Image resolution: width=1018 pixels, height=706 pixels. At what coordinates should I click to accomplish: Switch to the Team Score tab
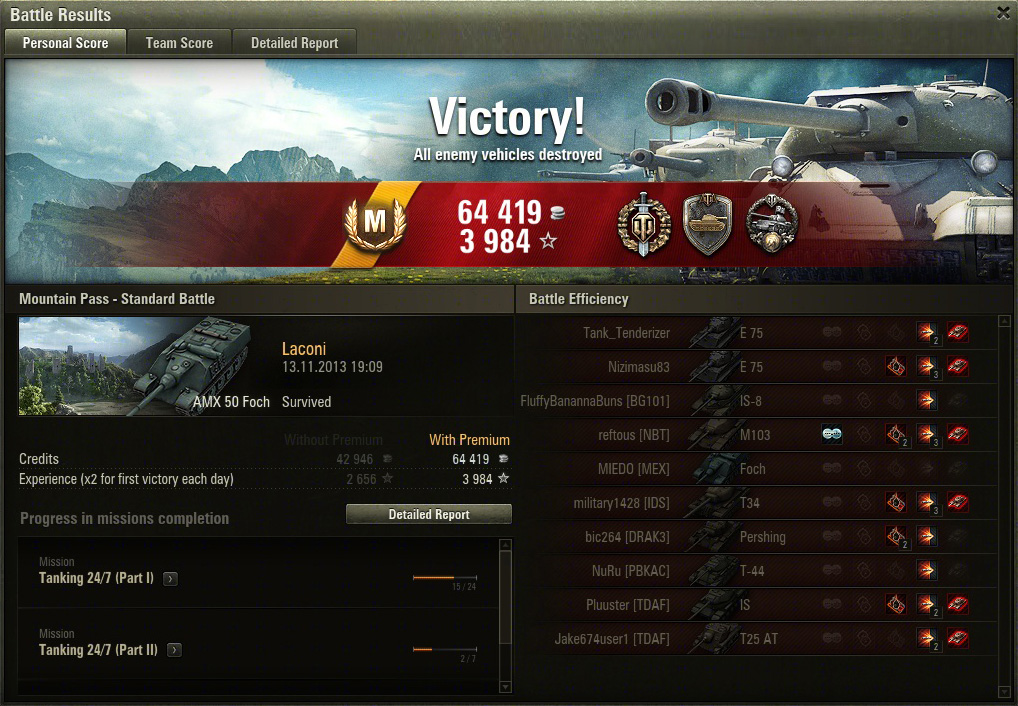tap(179, 43)
